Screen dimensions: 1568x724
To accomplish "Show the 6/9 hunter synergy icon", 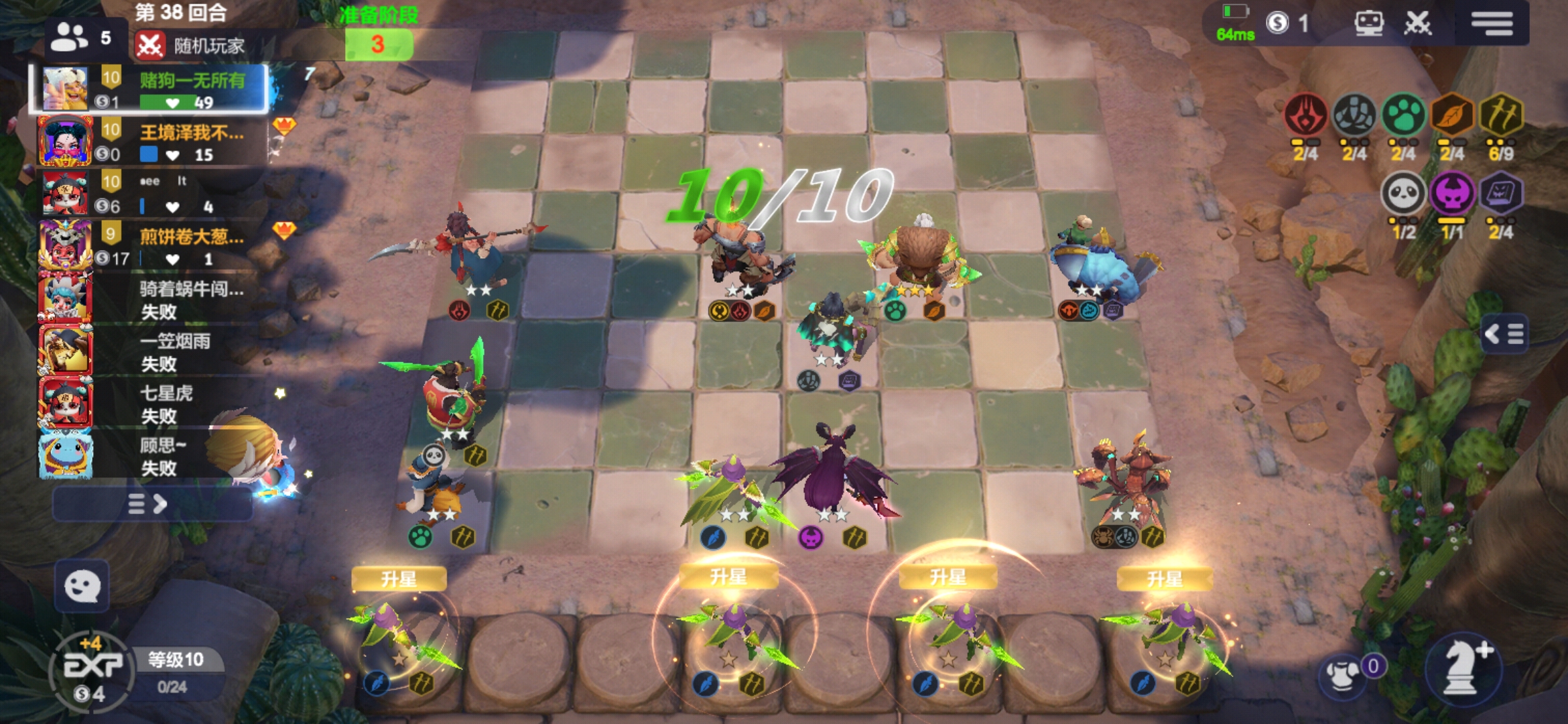I will coord(1501,115).
